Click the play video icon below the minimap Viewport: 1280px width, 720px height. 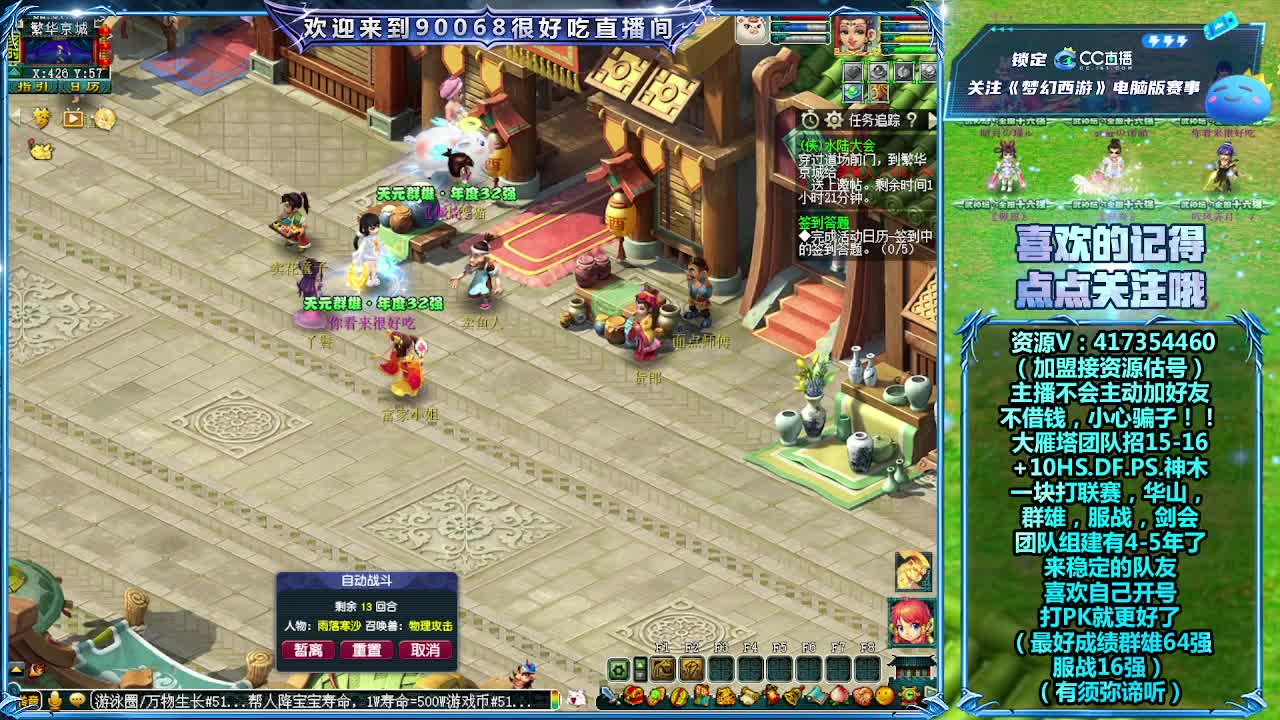point(71,117)
